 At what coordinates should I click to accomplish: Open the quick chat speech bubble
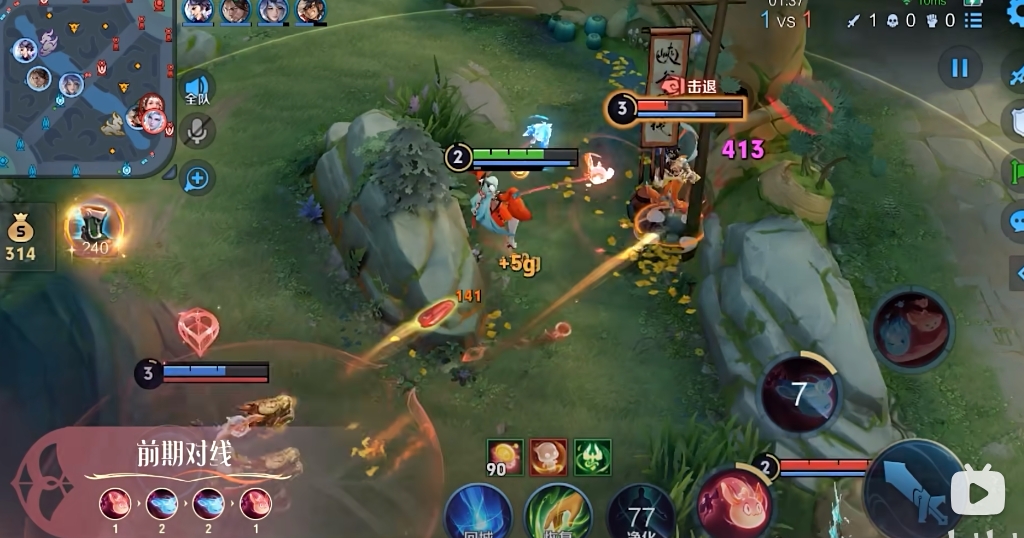1014,220
